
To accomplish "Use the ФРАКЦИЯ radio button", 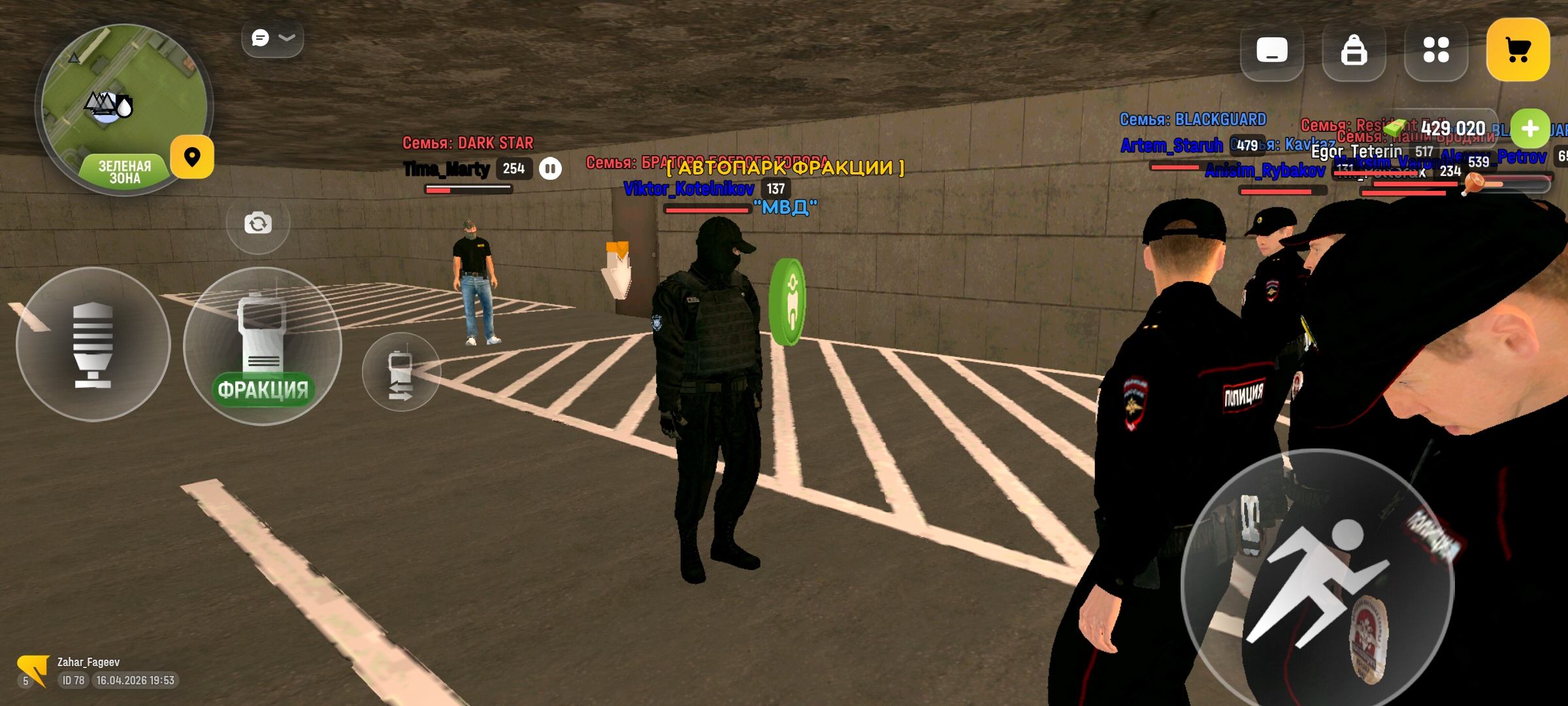I will pos(263,346).
